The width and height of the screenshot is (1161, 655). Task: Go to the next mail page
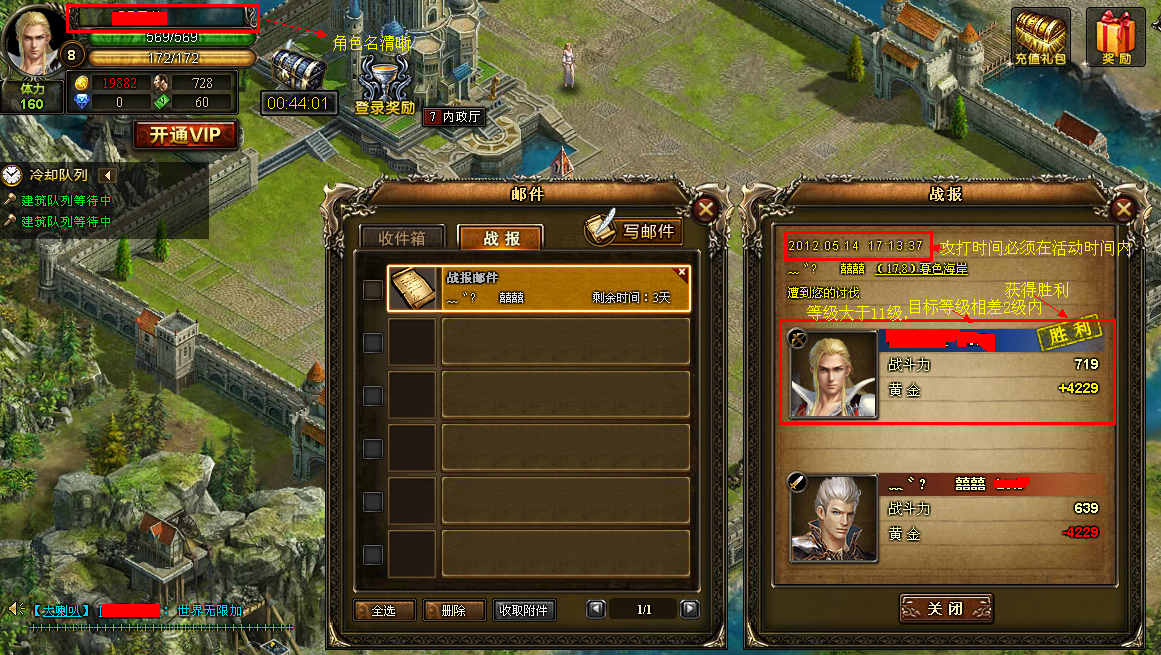689,609
